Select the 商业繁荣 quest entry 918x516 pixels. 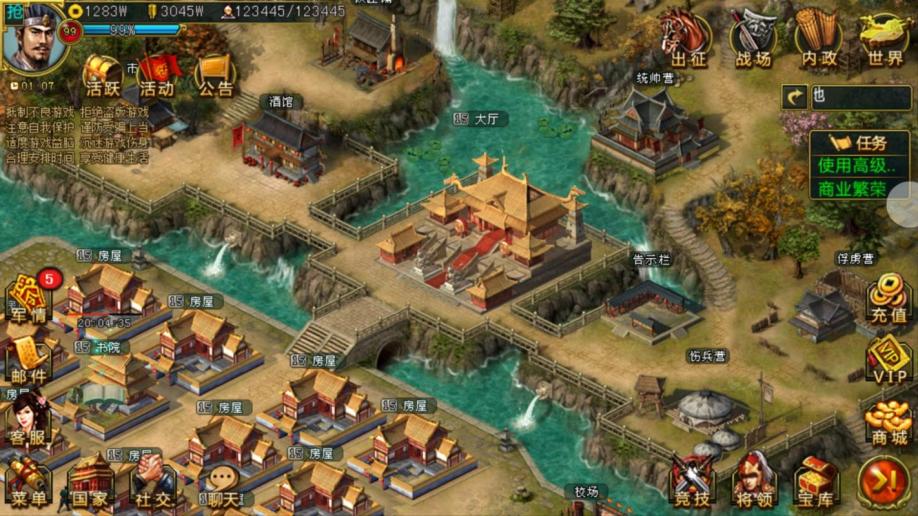(x=849, y=188)
